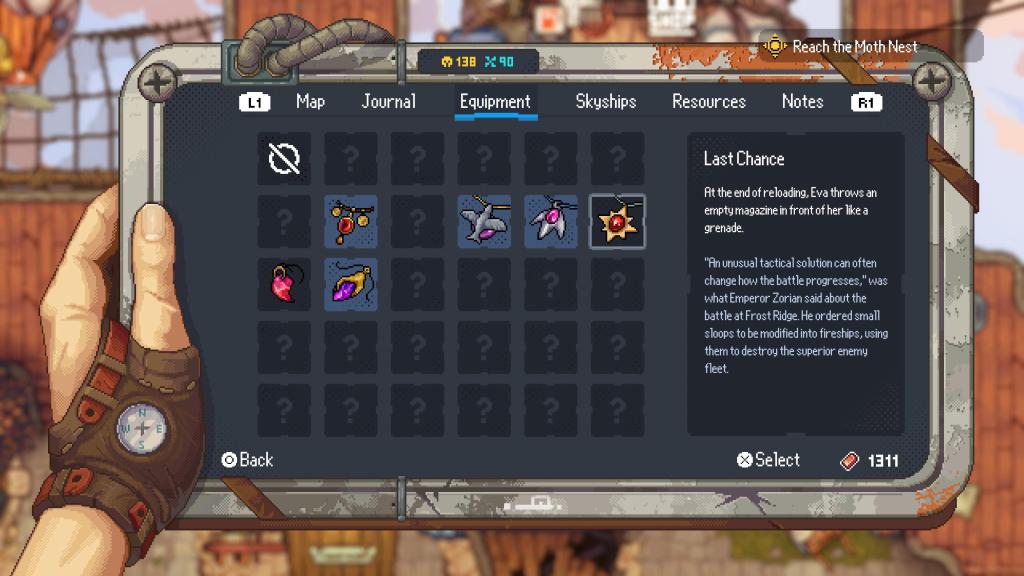Choose the Last Chance gold star amulet
1024x576 pixels.
point(617,221)
